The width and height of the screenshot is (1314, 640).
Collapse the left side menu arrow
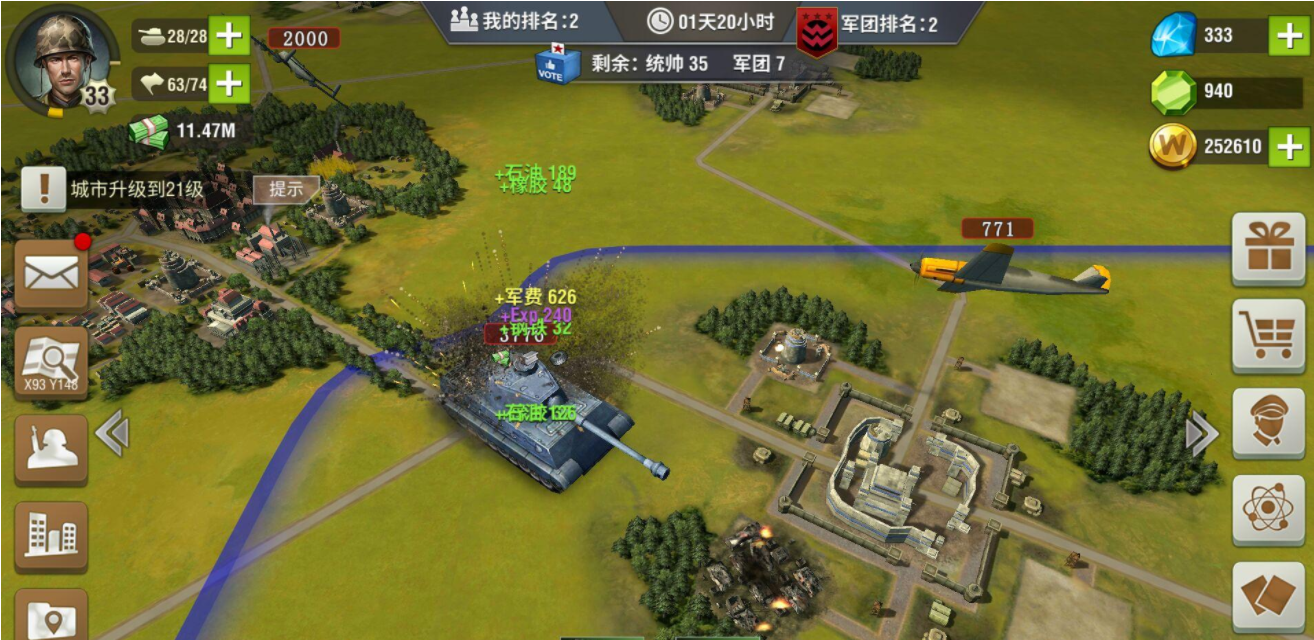point(112,433)
